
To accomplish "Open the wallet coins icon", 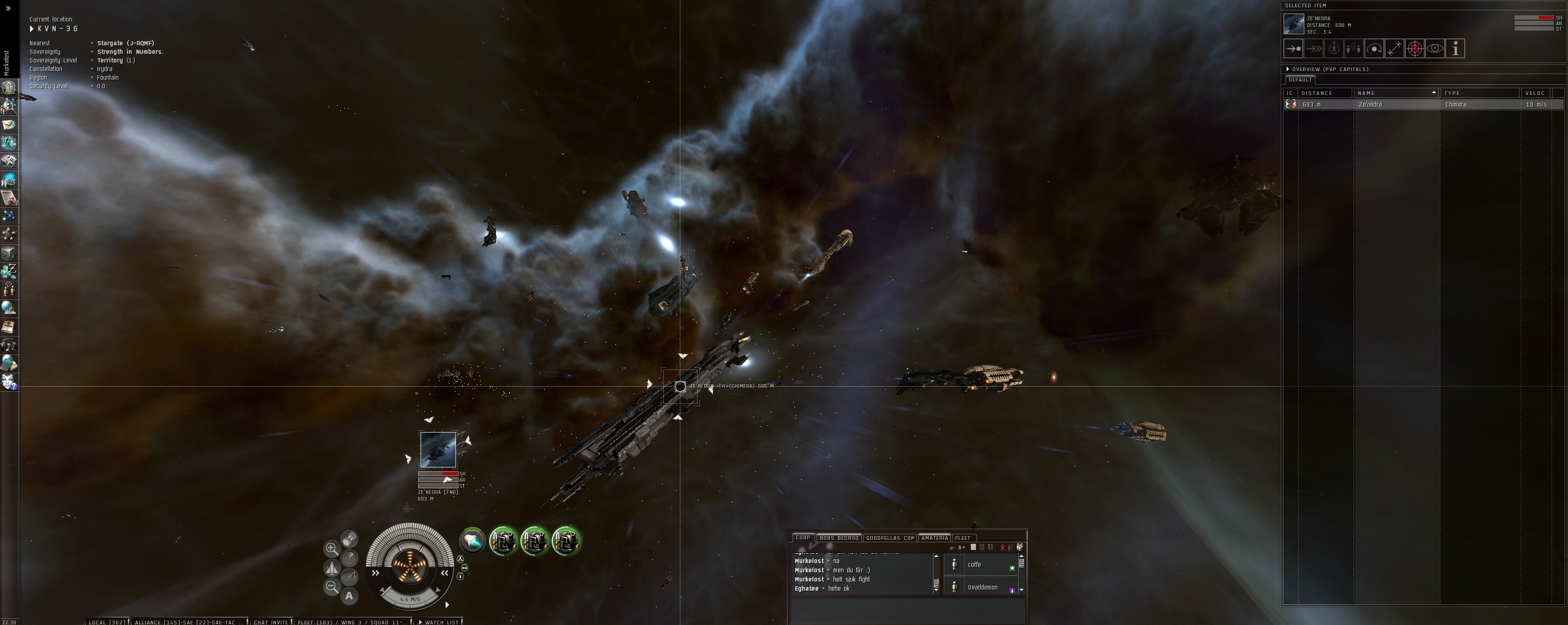I will [9, 271].
